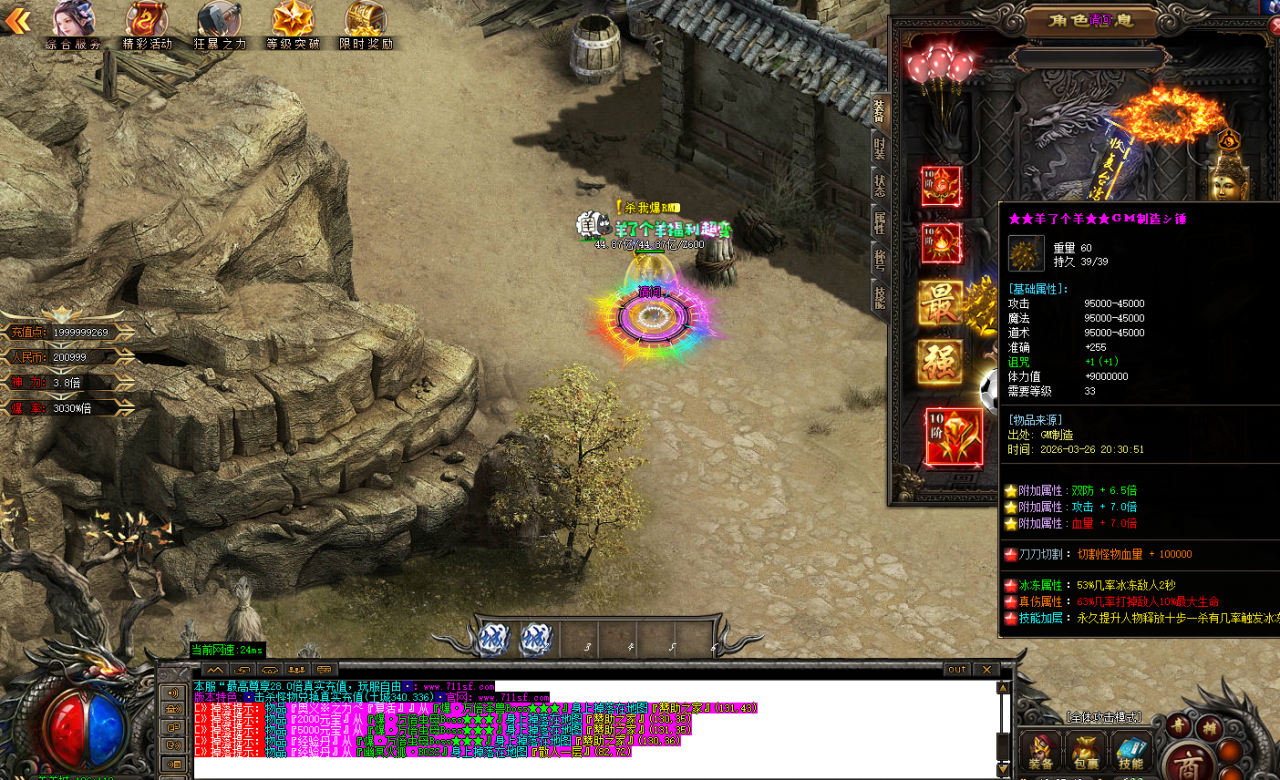This screenshot has height=780, width=1280.
Task: Open the 等级突破 level breakthrough star icon
Action: click(x=293, y=24)
